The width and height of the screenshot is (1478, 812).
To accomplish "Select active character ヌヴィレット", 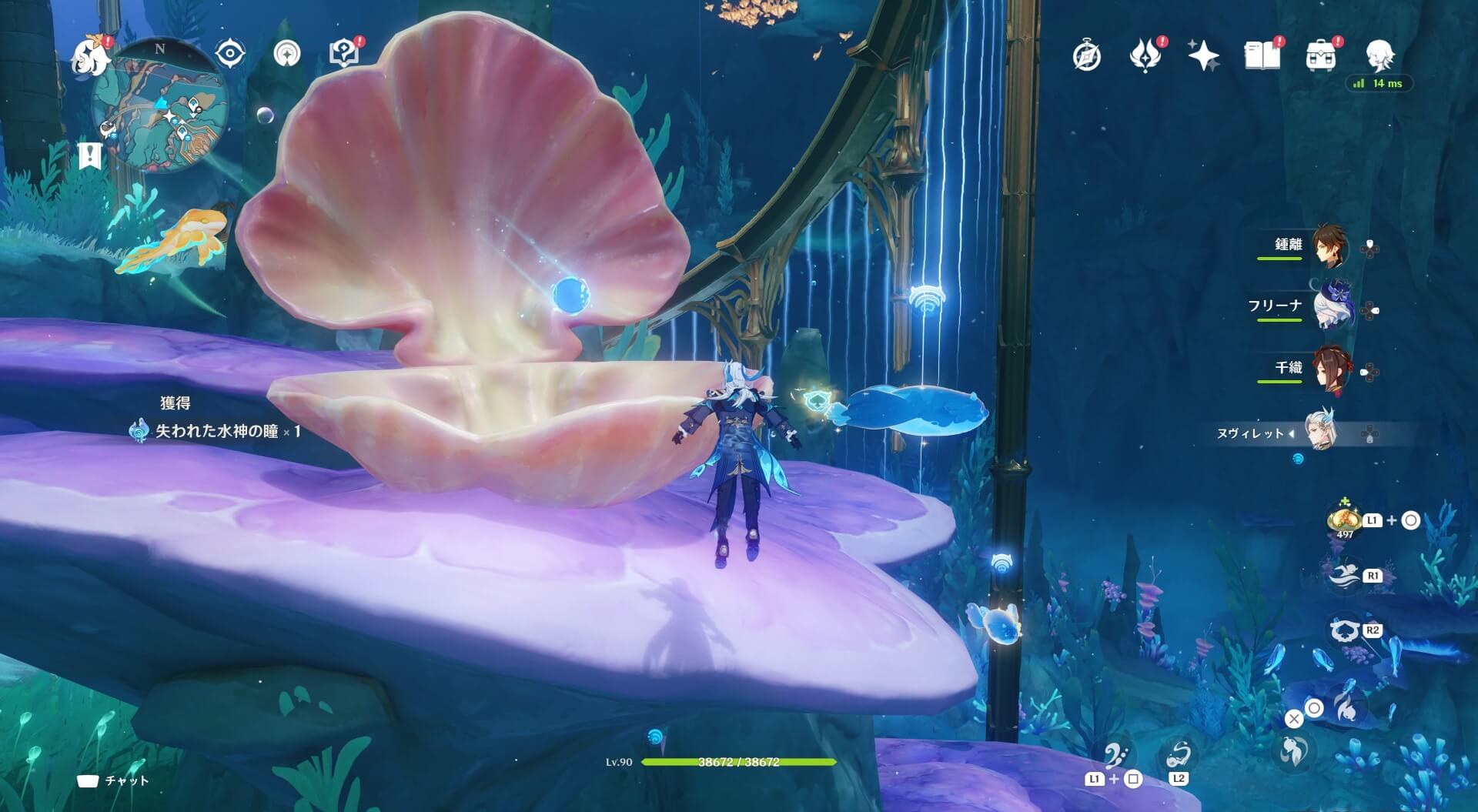I will [x=1320, y=431].
